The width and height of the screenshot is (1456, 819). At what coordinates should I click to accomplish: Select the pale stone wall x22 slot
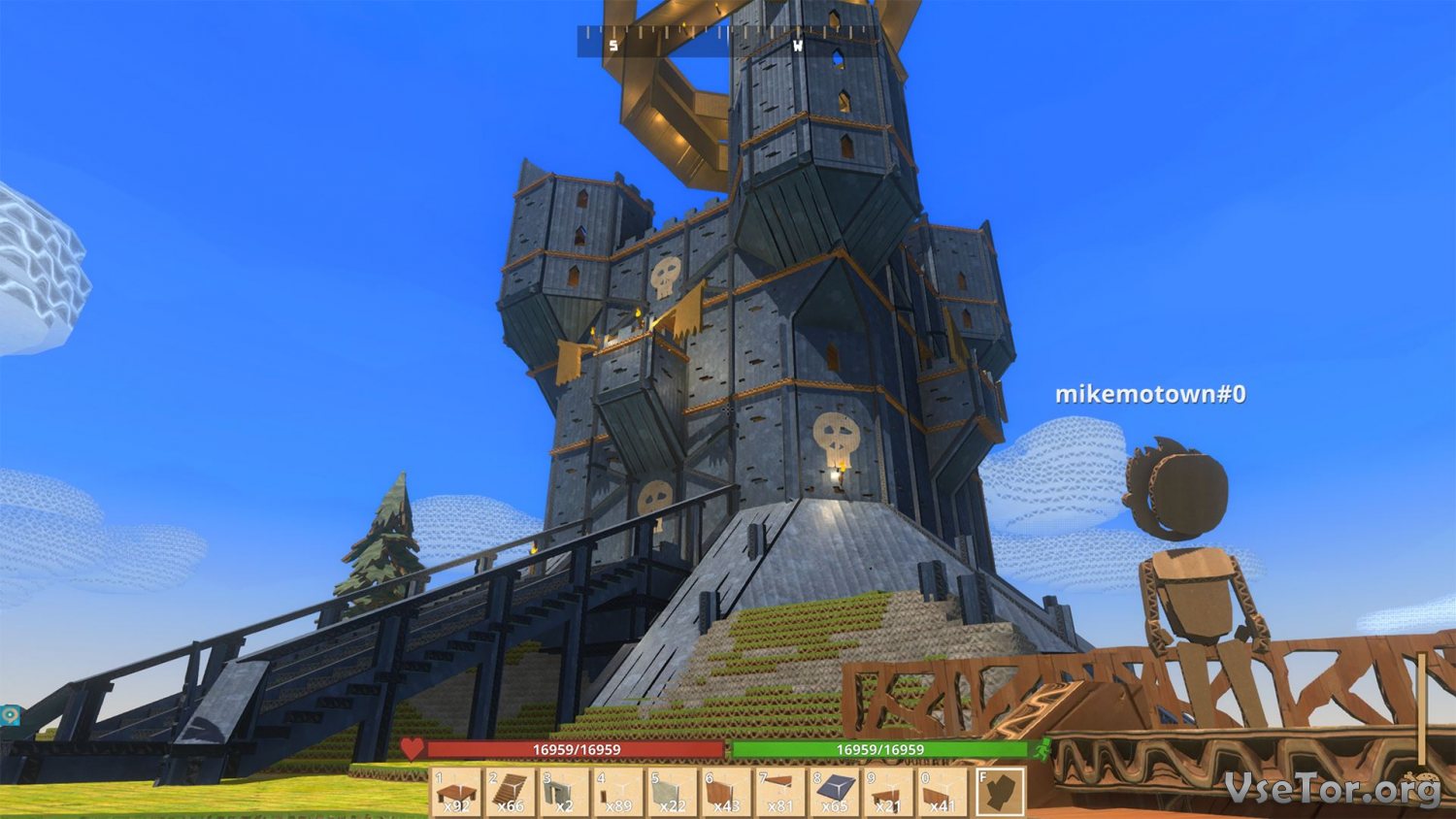(674, 792)
